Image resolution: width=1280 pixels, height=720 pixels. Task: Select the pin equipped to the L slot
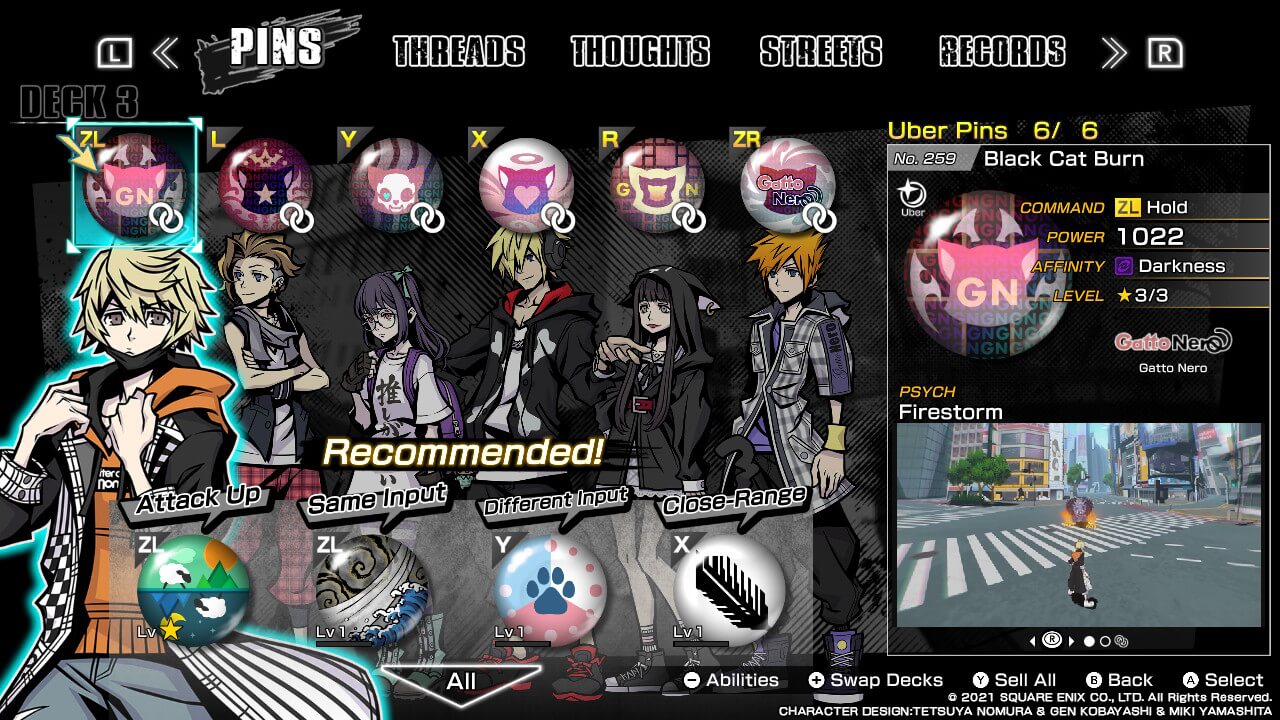(x=263, y=185)
